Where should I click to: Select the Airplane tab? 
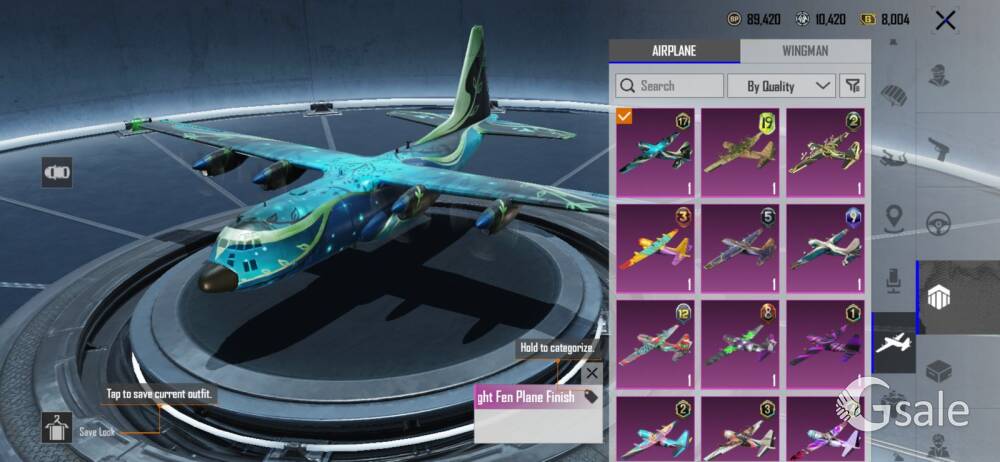tap(674, 51)
